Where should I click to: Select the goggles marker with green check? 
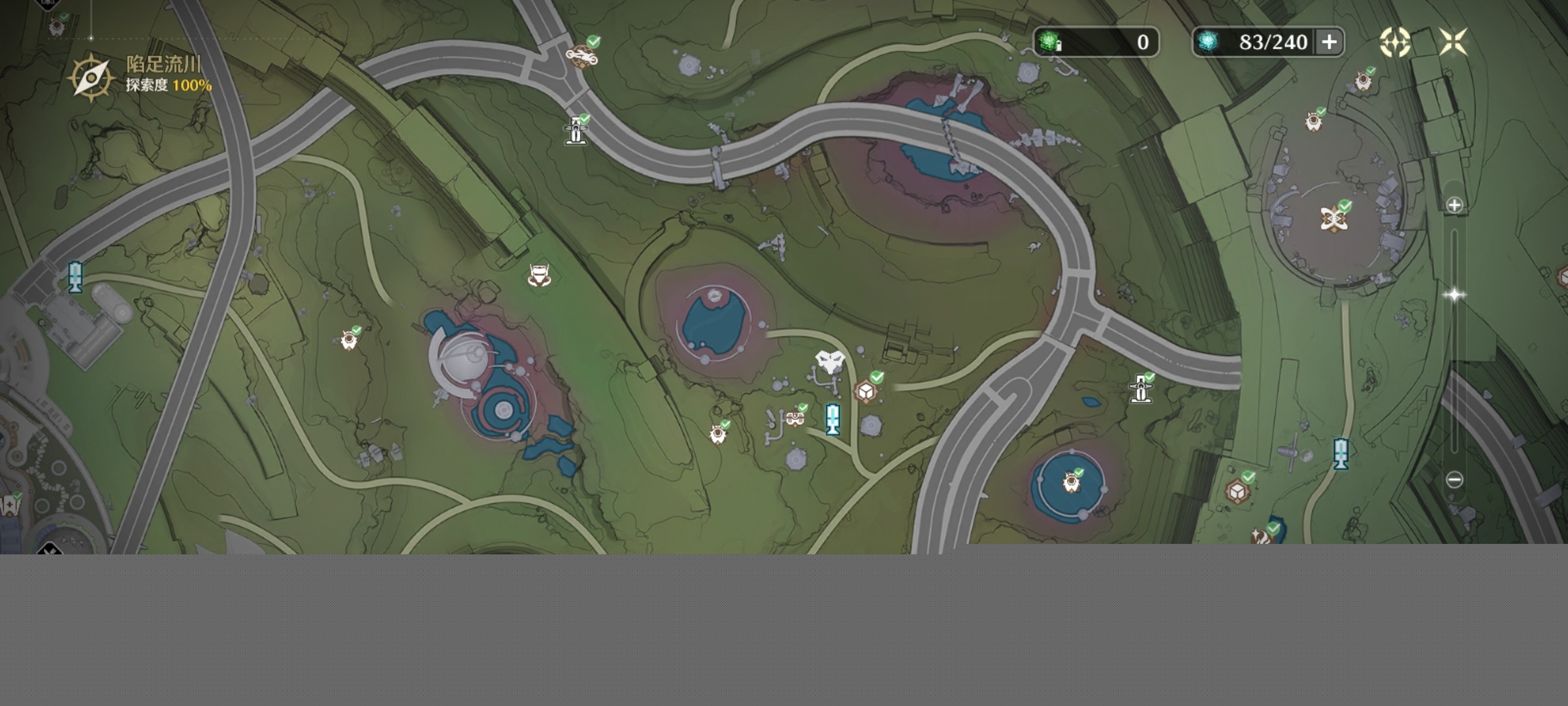(794, 417)
